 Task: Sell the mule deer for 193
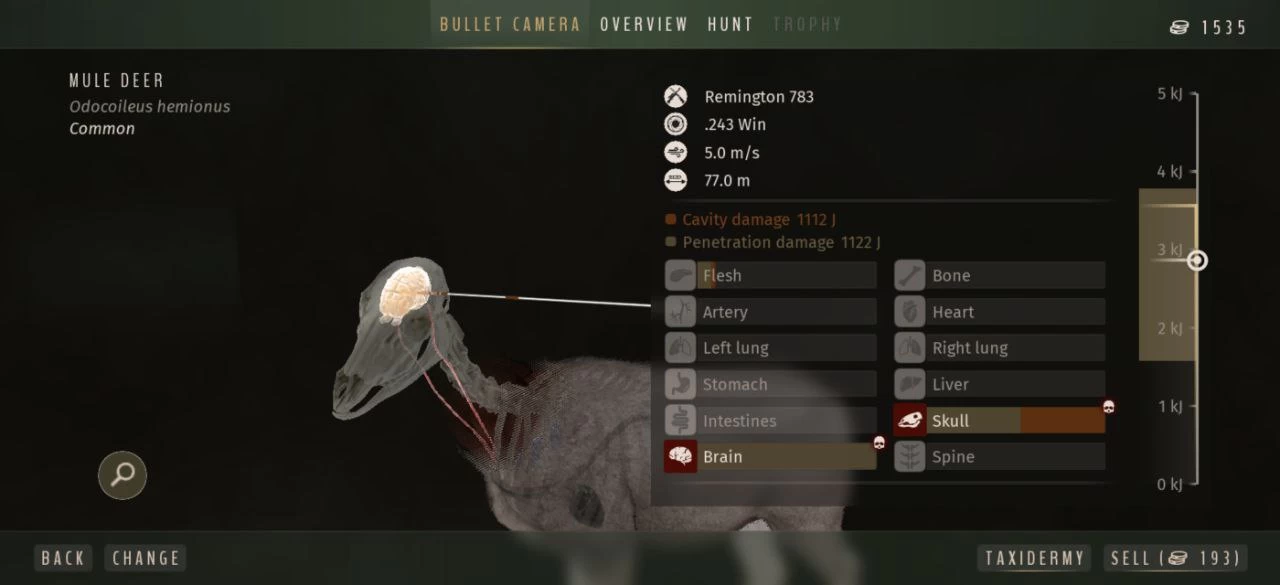[x=1175, y=558]
